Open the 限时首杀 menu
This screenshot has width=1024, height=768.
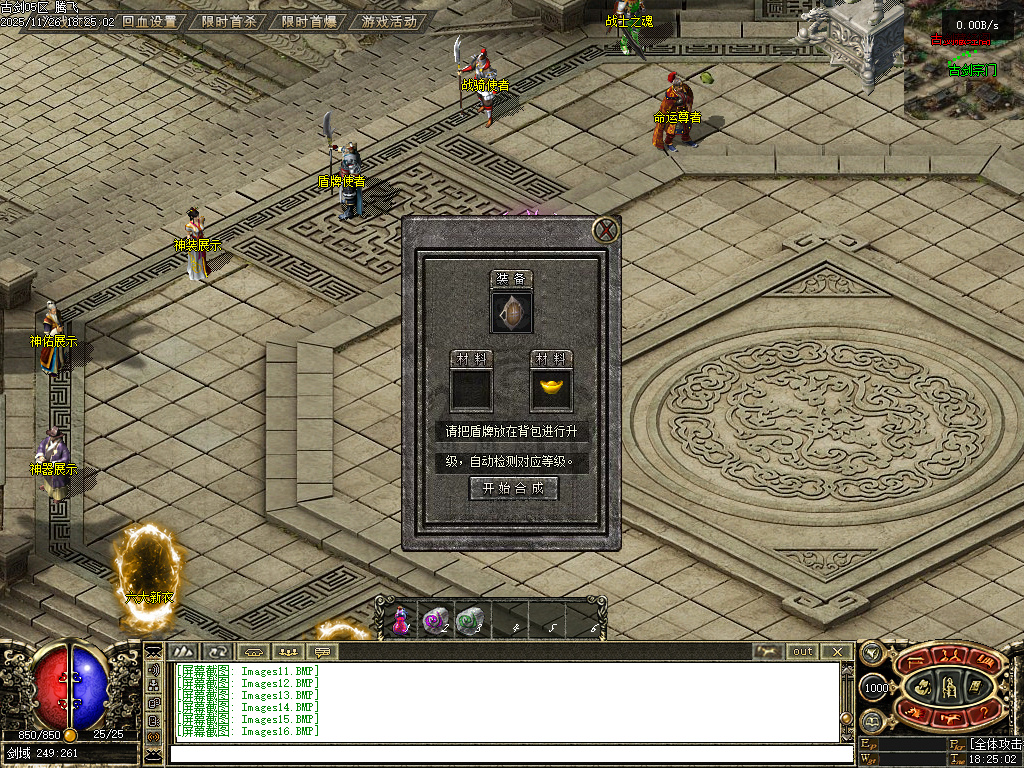point(228,21)
